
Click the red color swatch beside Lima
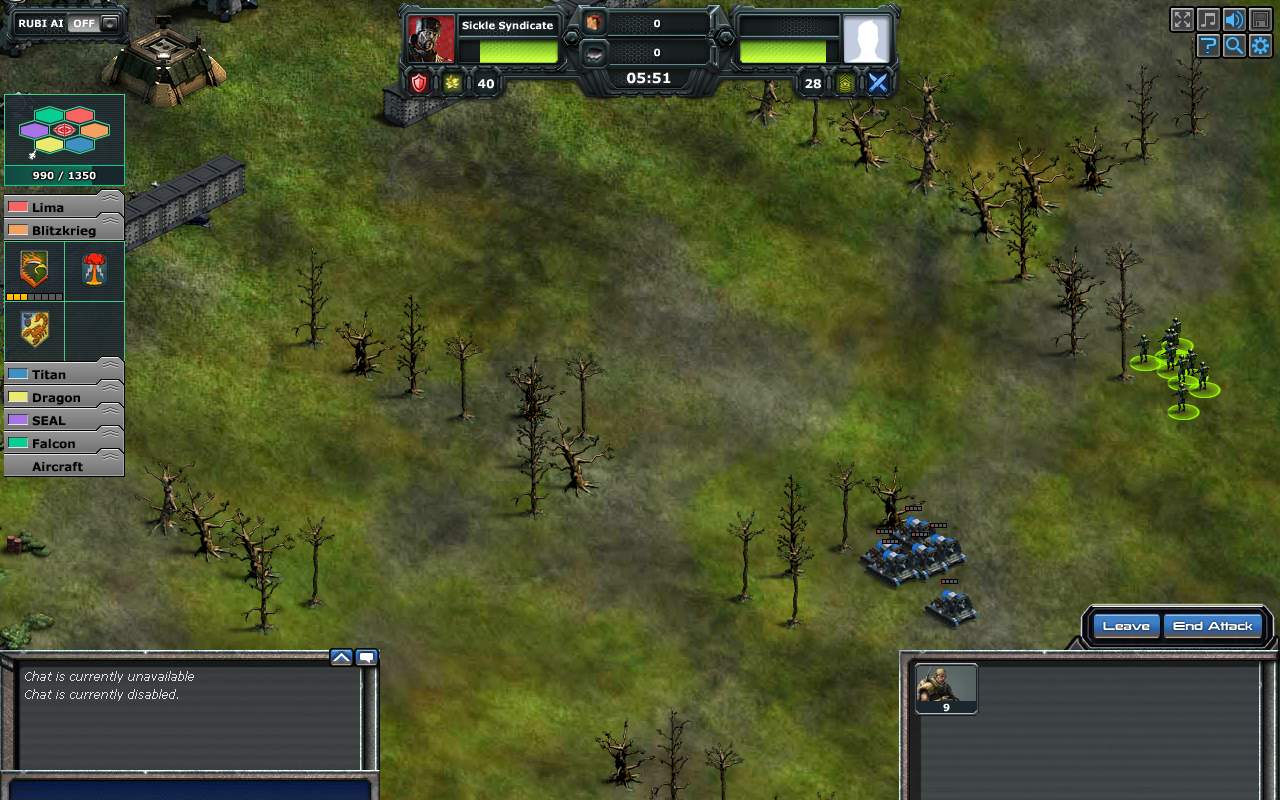[x=16, y=207]
